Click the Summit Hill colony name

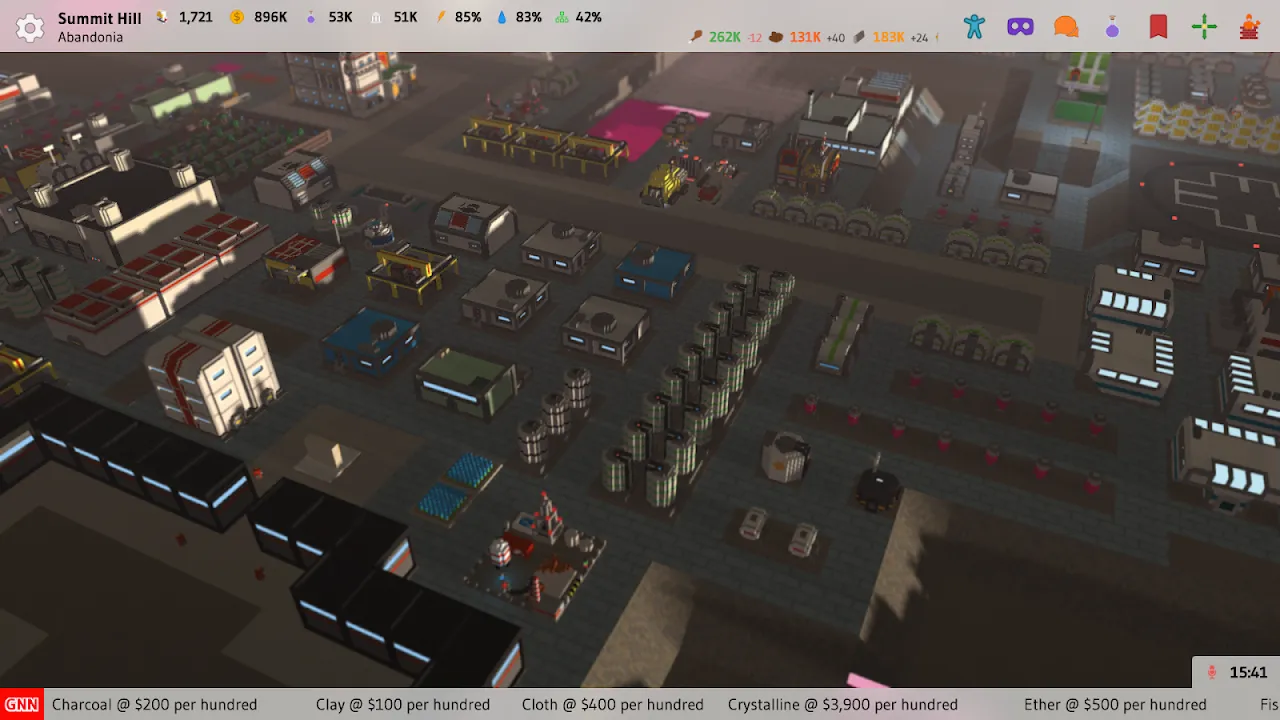tap(99, 18)
